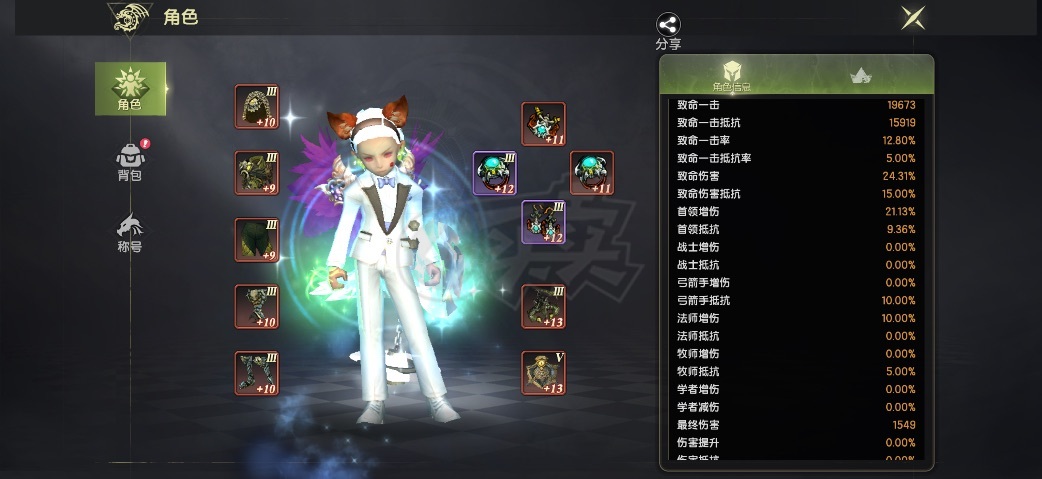Image resolution: width=1042 pixels, height=479 pixels.
Task: Inspect the +10 boots equipment slot
Action: point(257,372)
